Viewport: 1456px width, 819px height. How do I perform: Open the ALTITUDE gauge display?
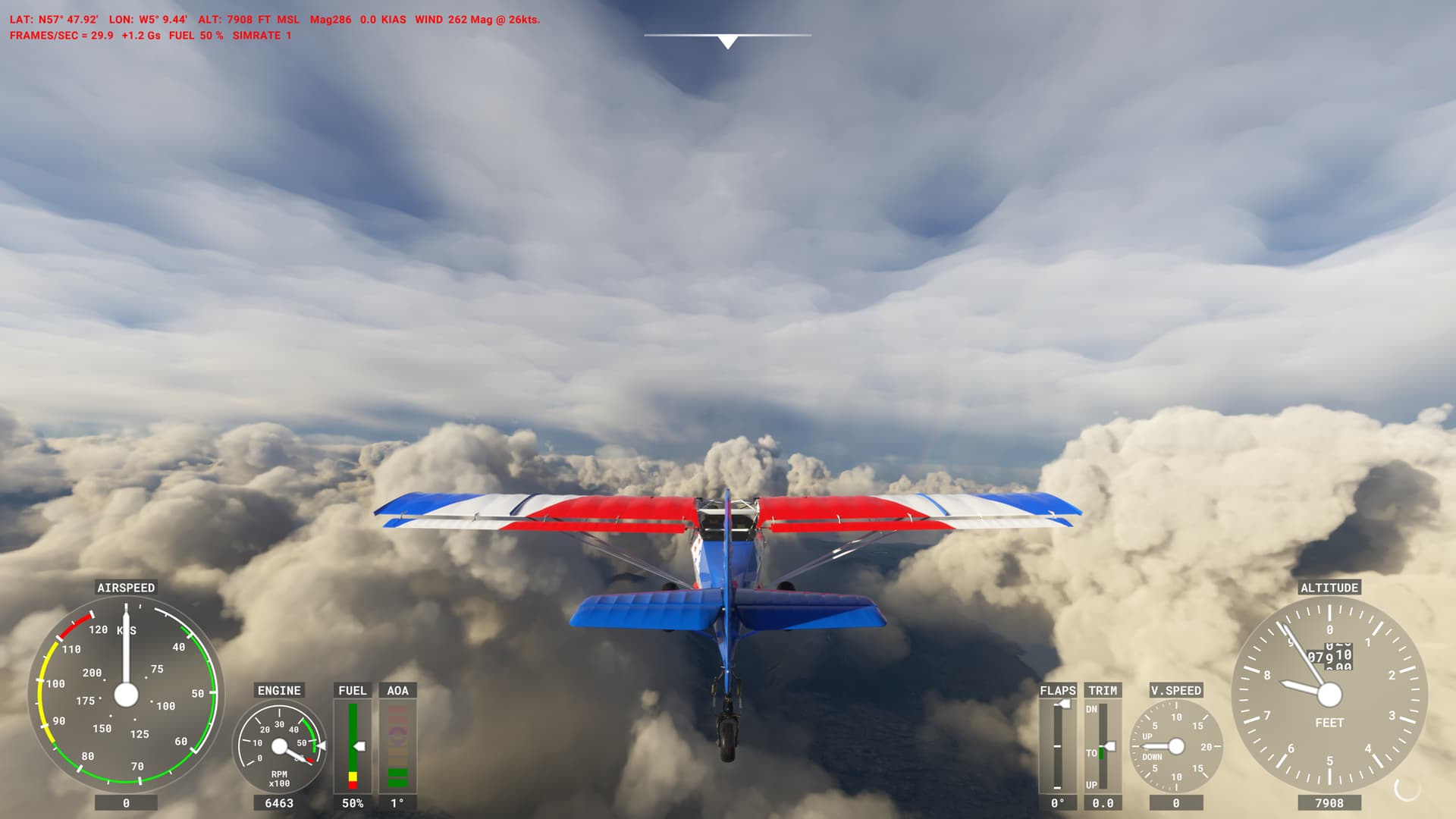coord(1329,694)
